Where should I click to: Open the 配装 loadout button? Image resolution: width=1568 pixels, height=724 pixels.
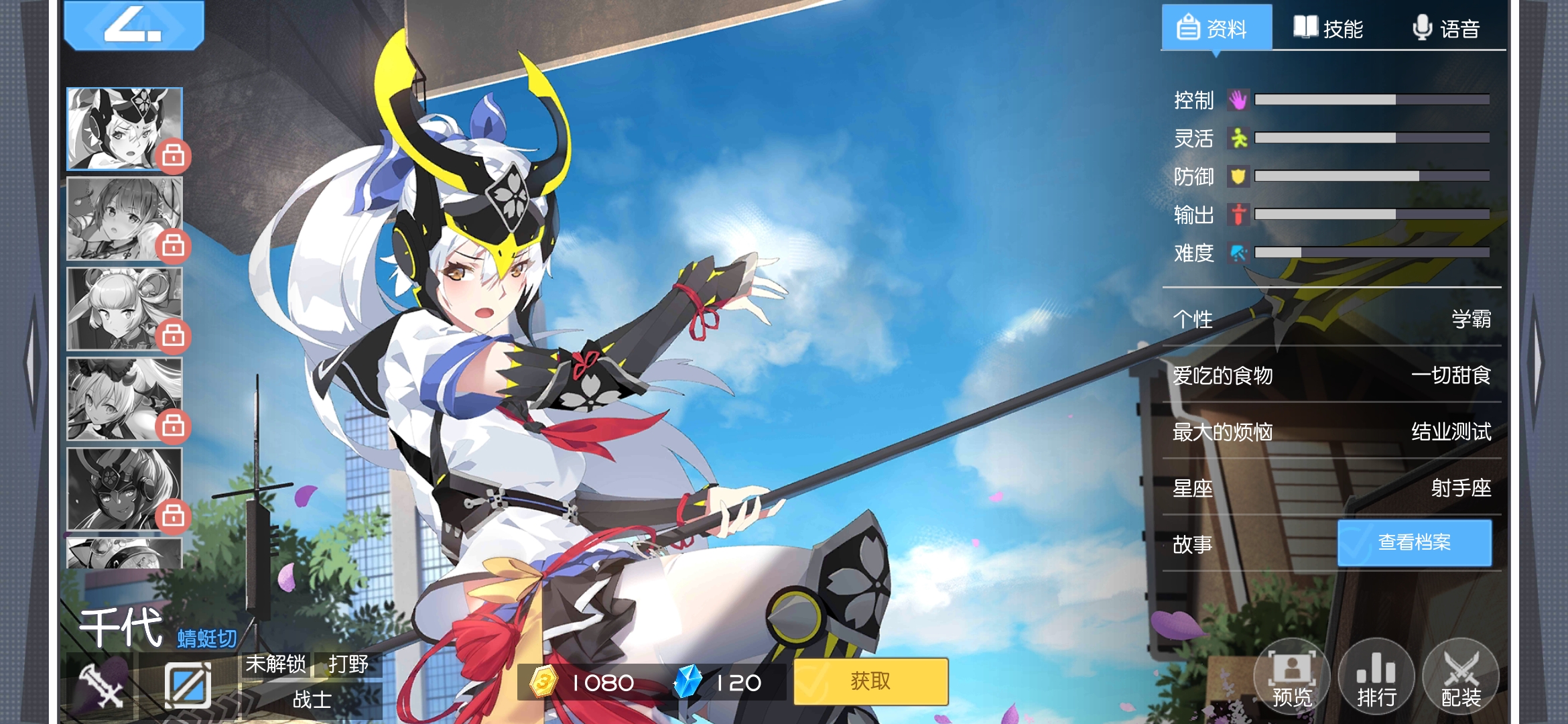(1461, 676)
